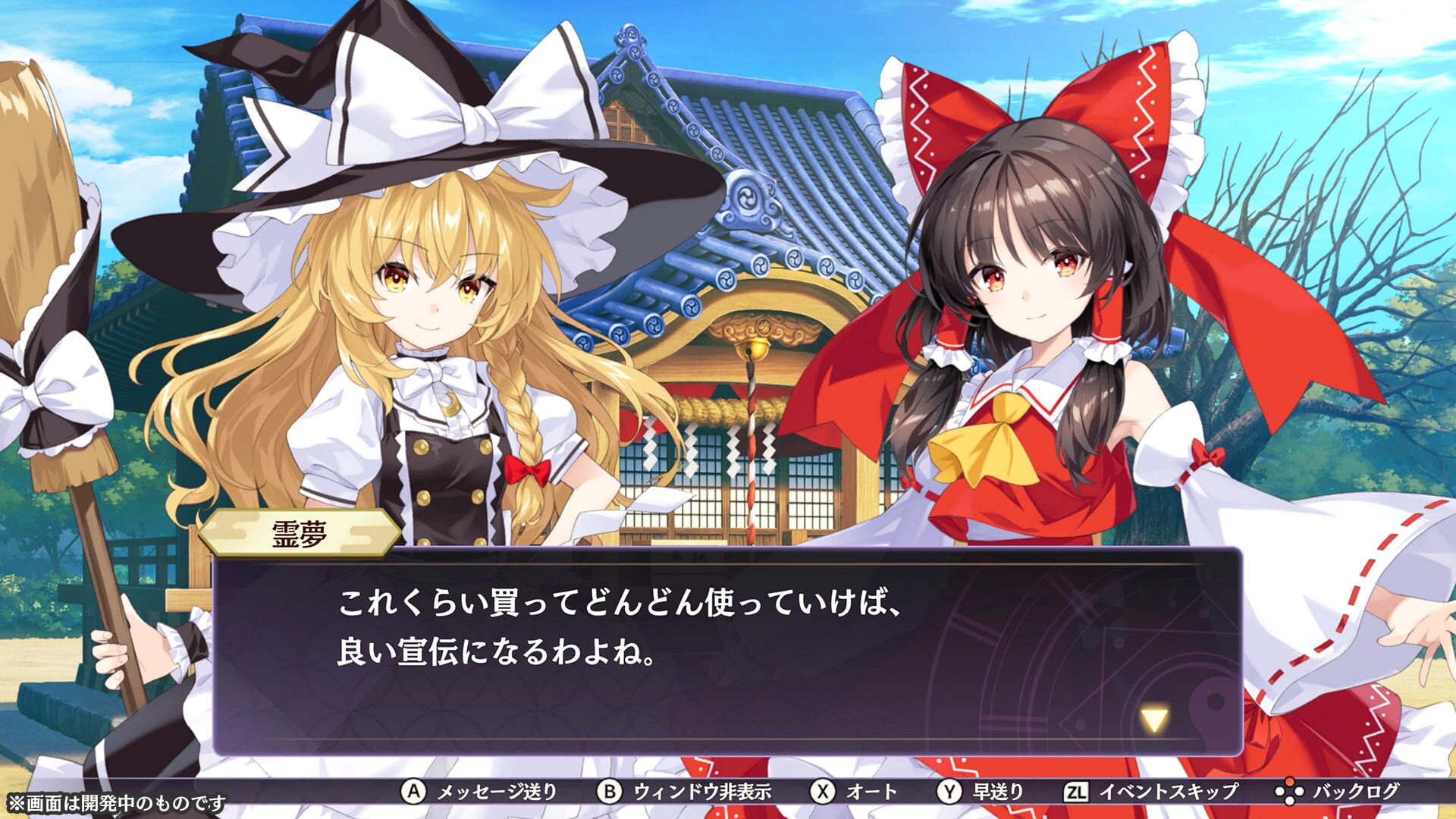
Task: Click the yellow dialogue advance arrow
Action: point(1154,719)
